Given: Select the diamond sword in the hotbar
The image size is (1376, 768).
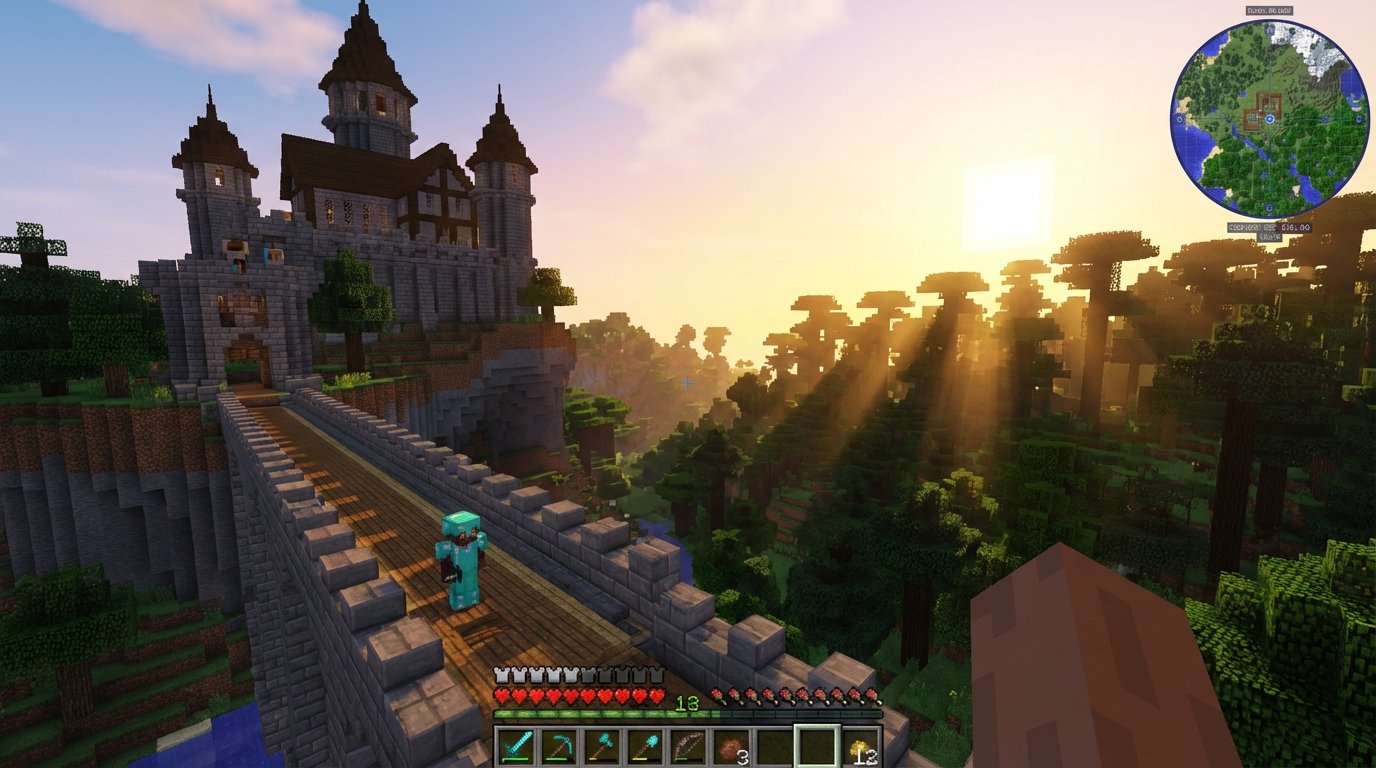Looking at the screenshot, I should tap(514, 746).
